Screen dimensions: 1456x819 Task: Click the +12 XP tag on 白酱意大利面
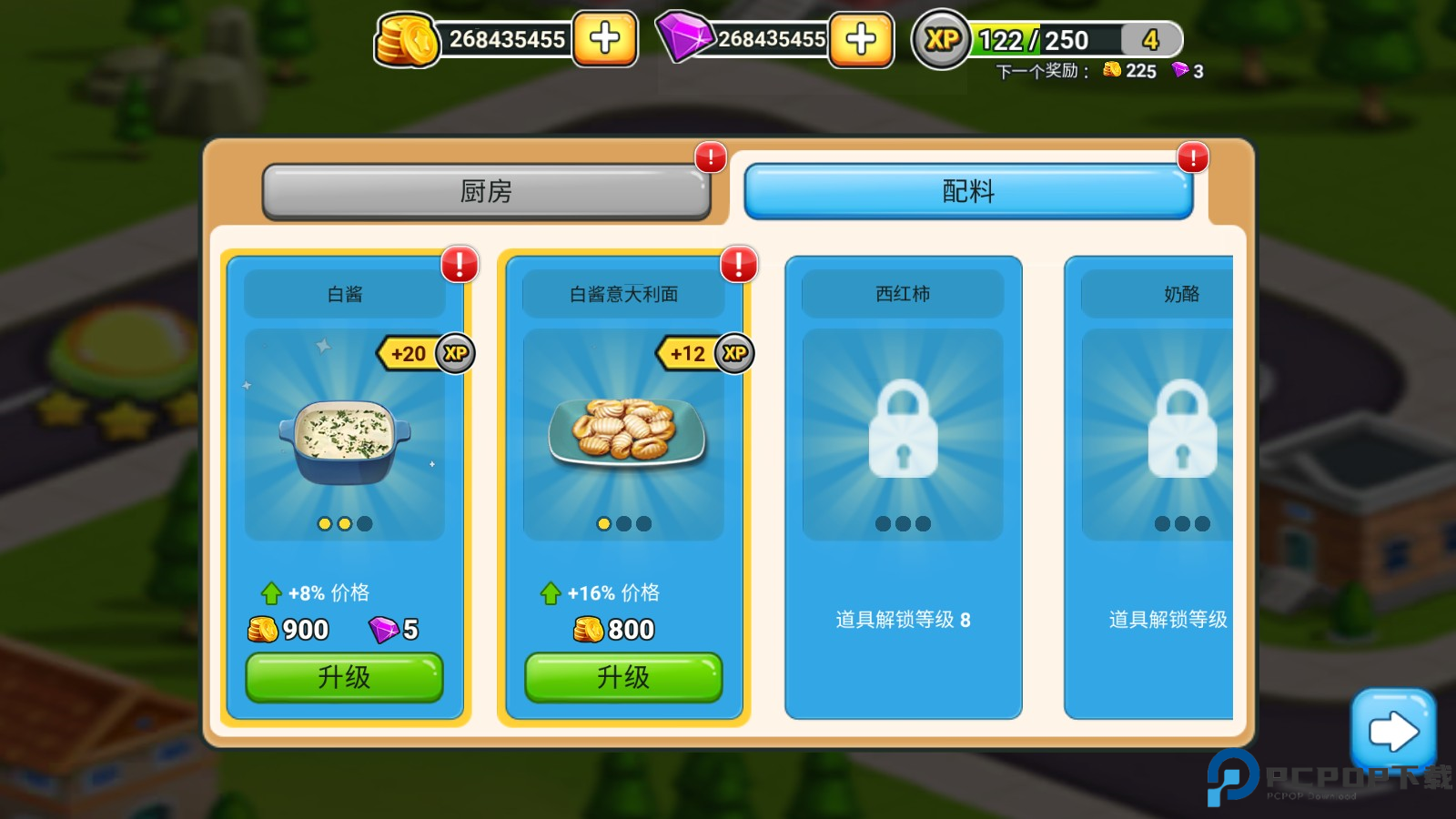pyautogui.click(x=690, y=354)
